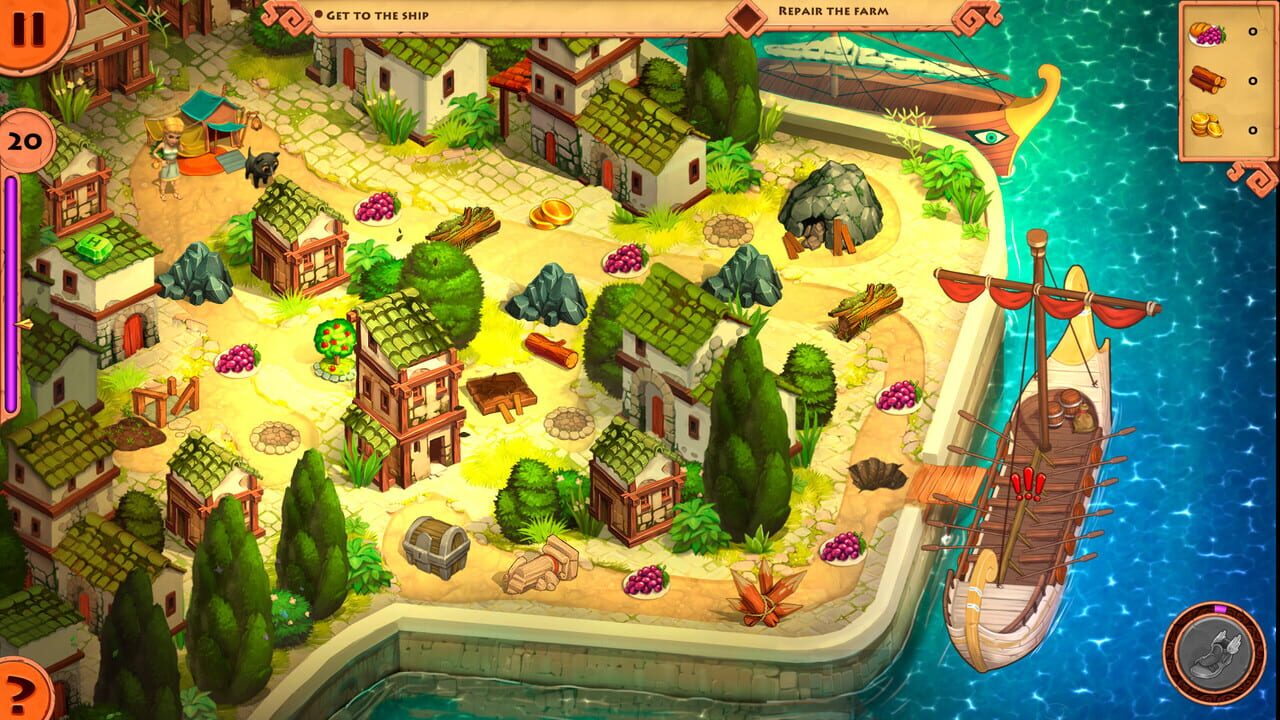Click the food resource icon with grapes plate
Image resolution: width=1280 pixels, height=720 pixels.
[x=1210, y=32]
